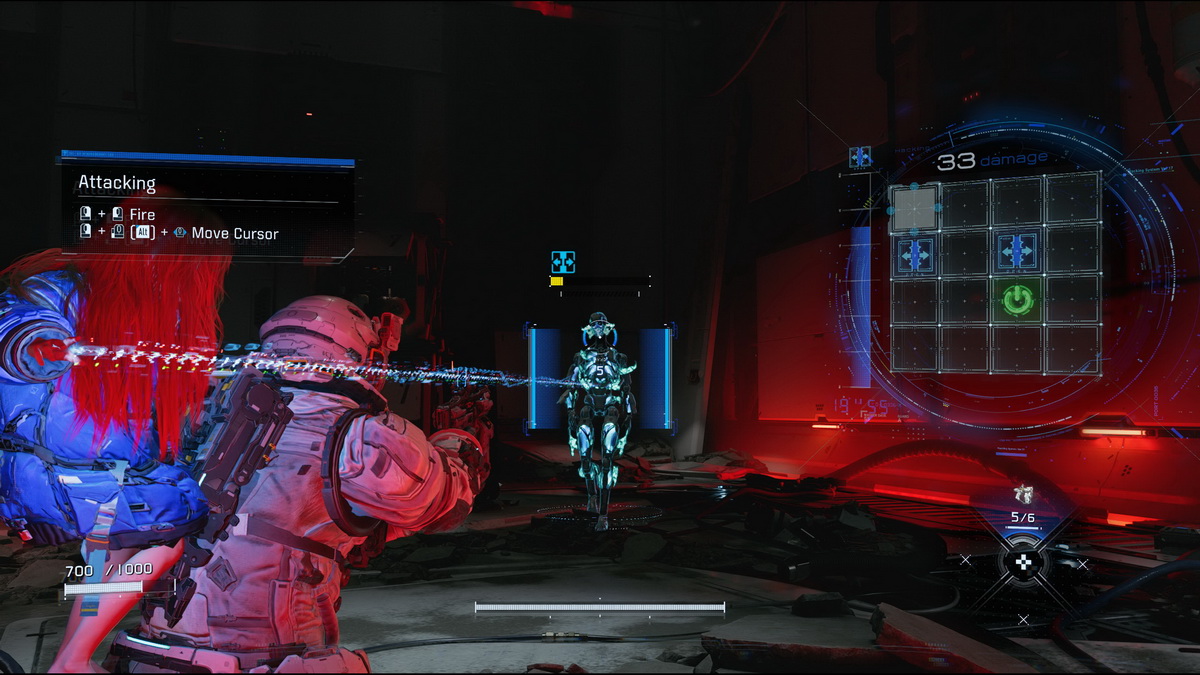
Task: Click the weapon wheel center d-pad icon
Action: click(1023, 563)
